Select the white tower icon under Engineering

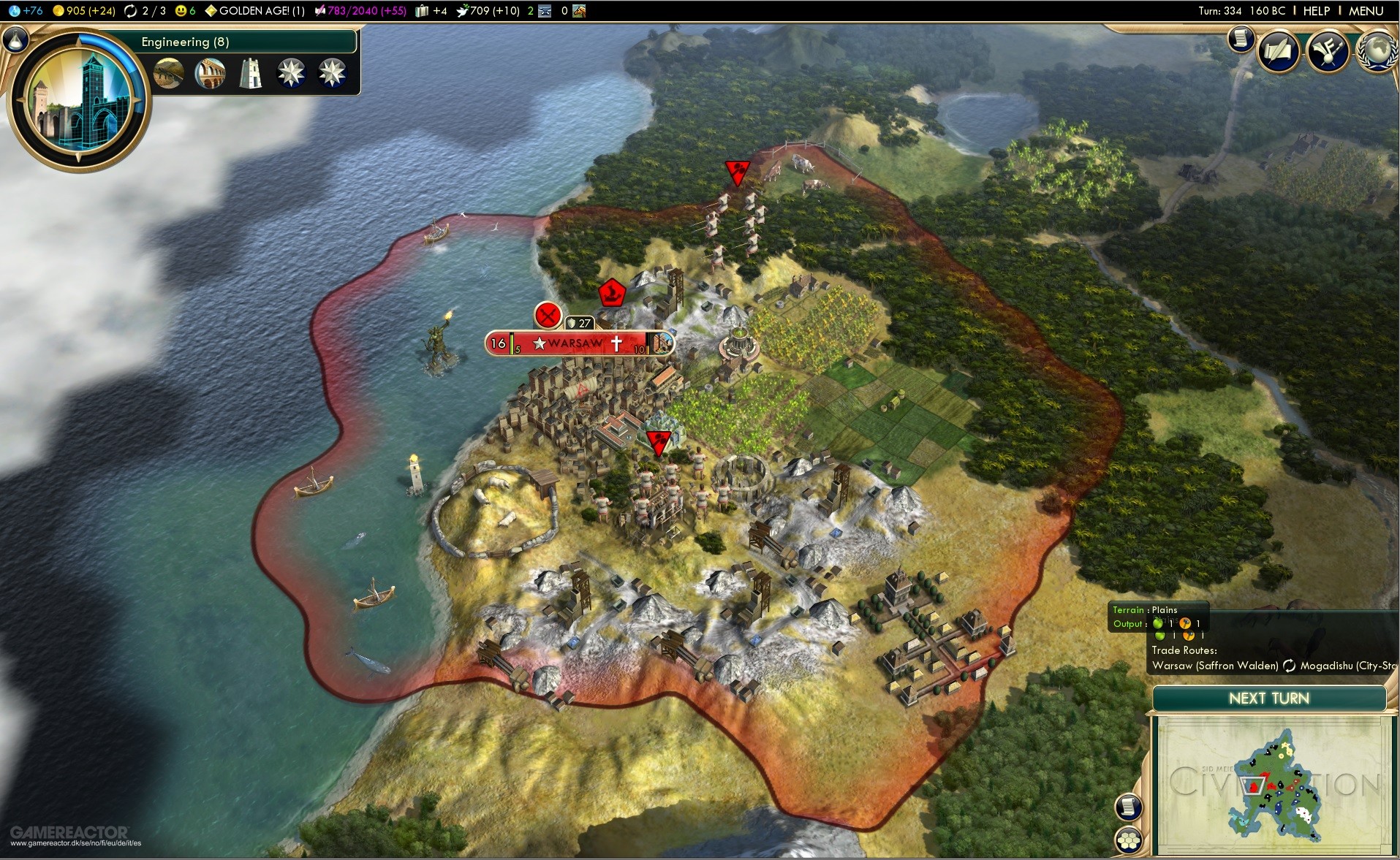coord(251,74)
